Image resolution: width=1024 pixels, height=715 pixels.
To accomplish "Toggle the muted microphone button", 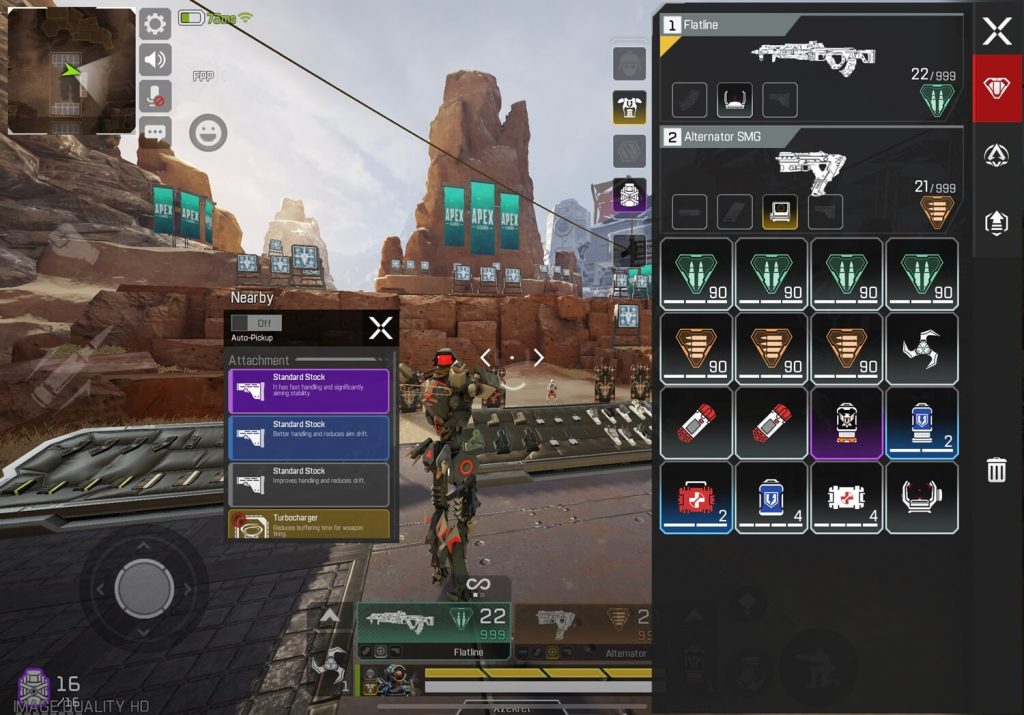I will pyautogui.click(x=155, y=96).
